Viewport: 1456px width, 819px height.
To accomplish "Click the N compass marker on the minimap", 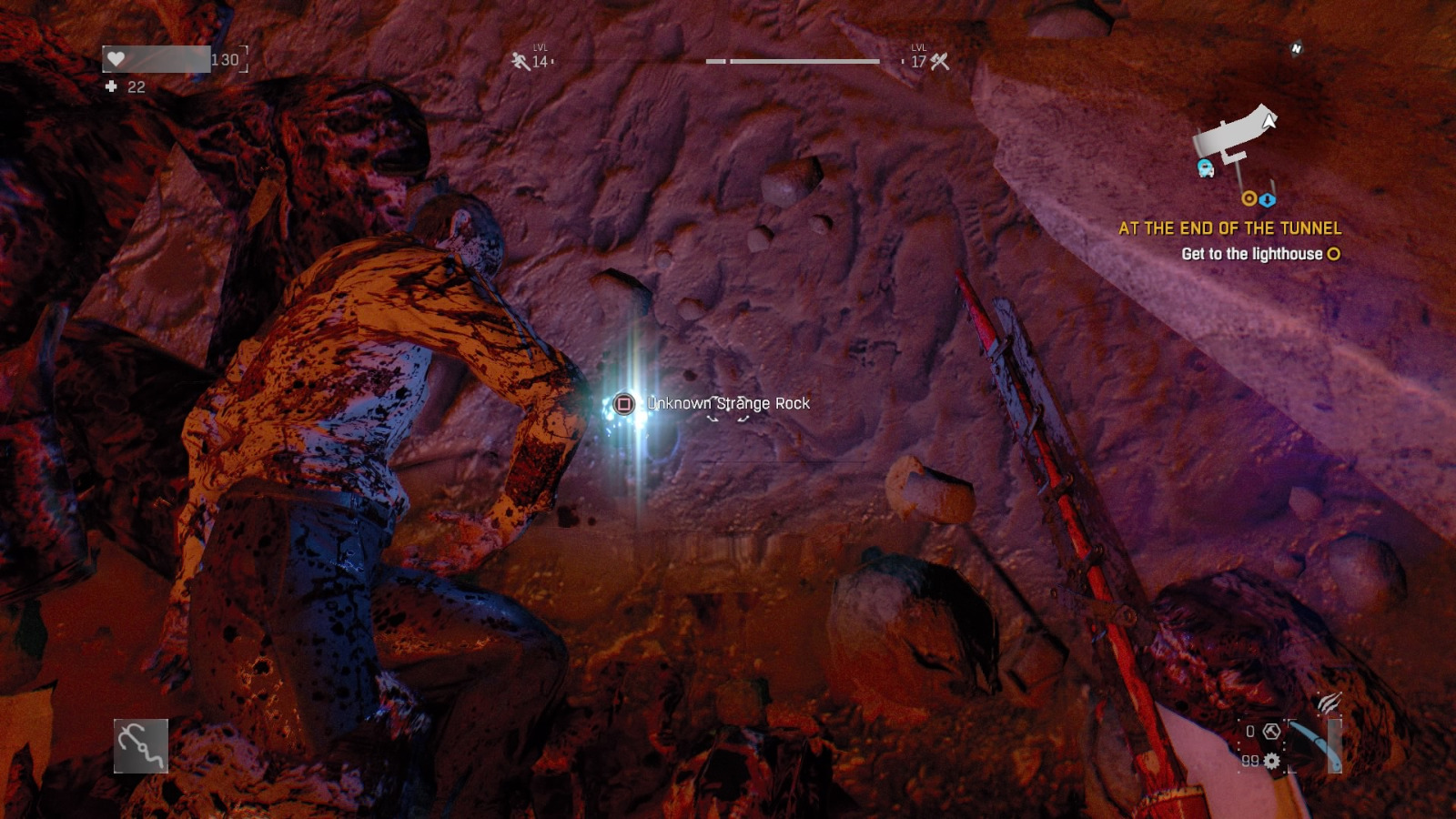I will point(1296,47).
